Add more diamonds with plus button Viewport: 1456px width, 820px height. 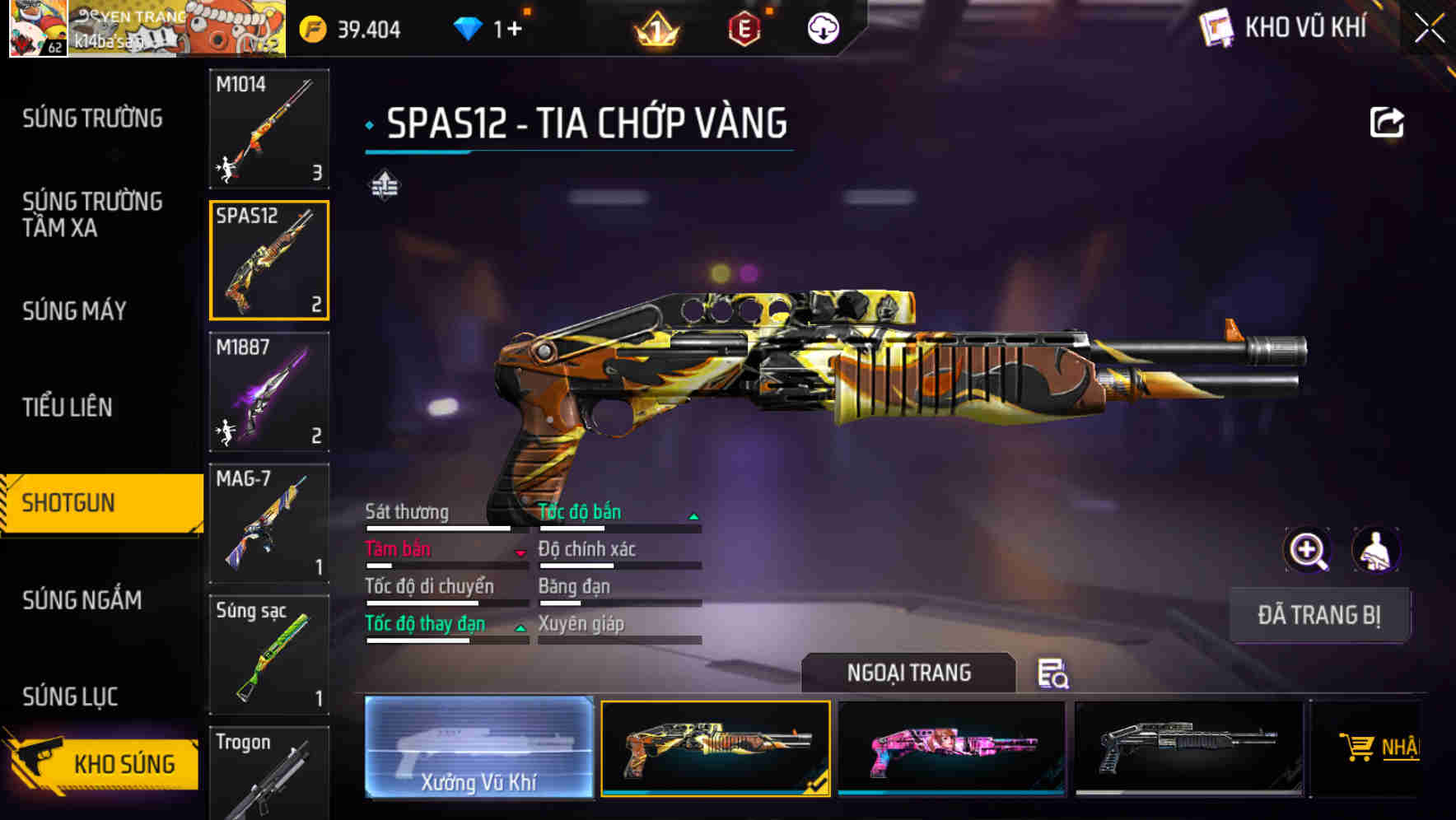(x=514, y=30)
